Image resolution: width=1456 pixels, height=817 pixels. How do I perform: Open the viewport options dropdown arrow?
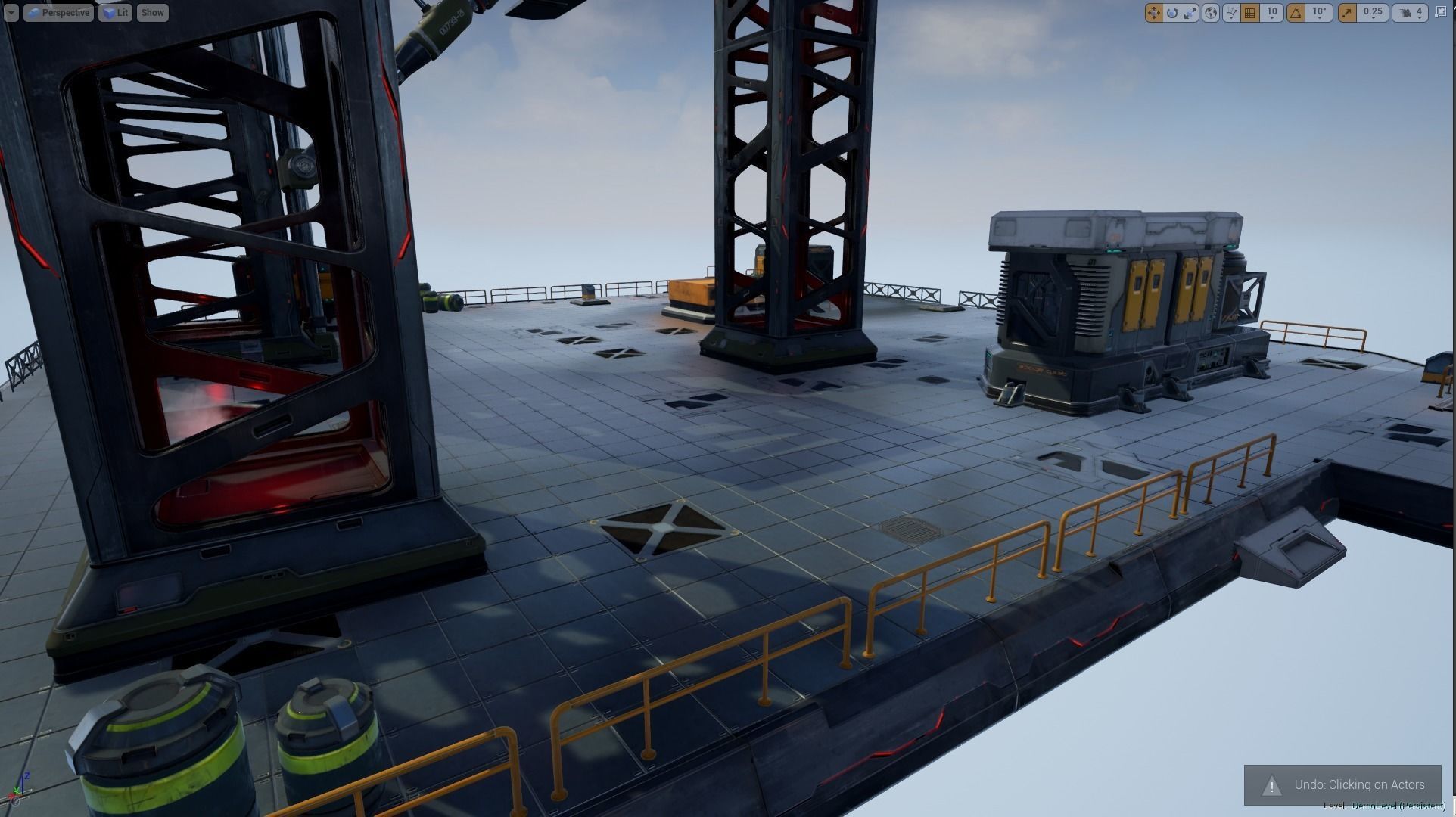pos(9,12)
